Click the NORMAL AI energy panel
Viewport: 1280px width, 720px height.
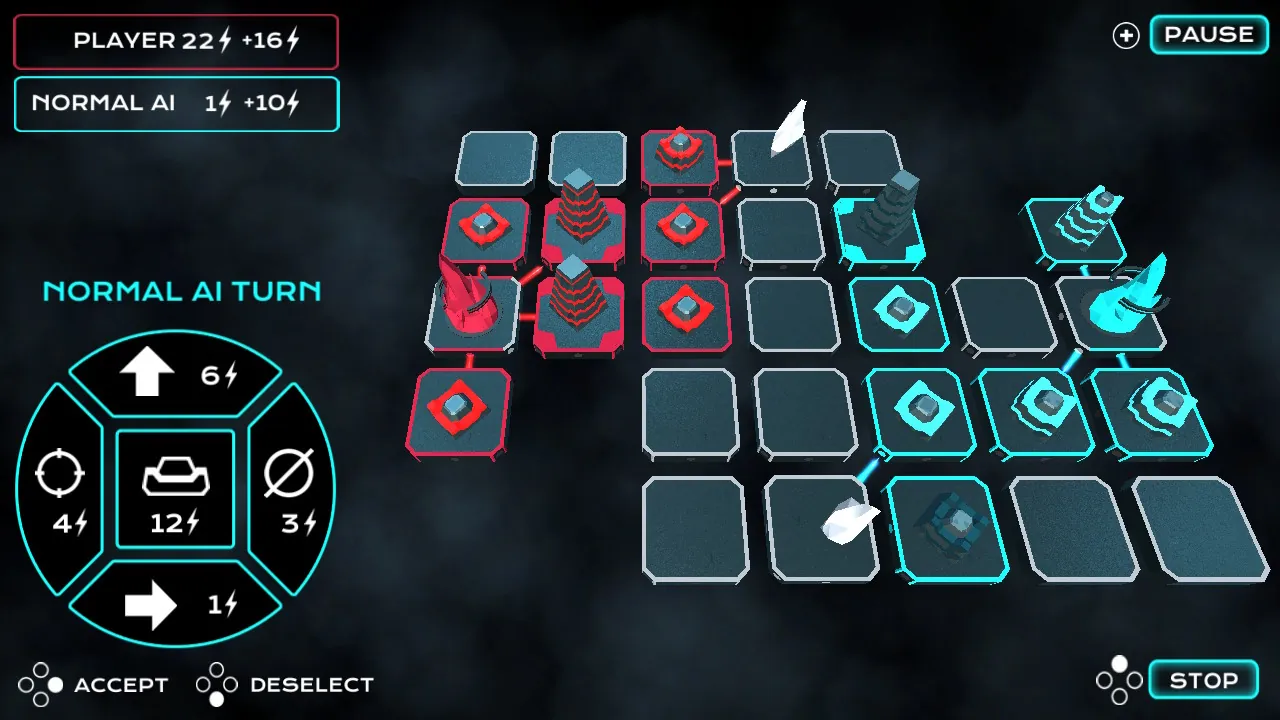click(x=176, y=103)
